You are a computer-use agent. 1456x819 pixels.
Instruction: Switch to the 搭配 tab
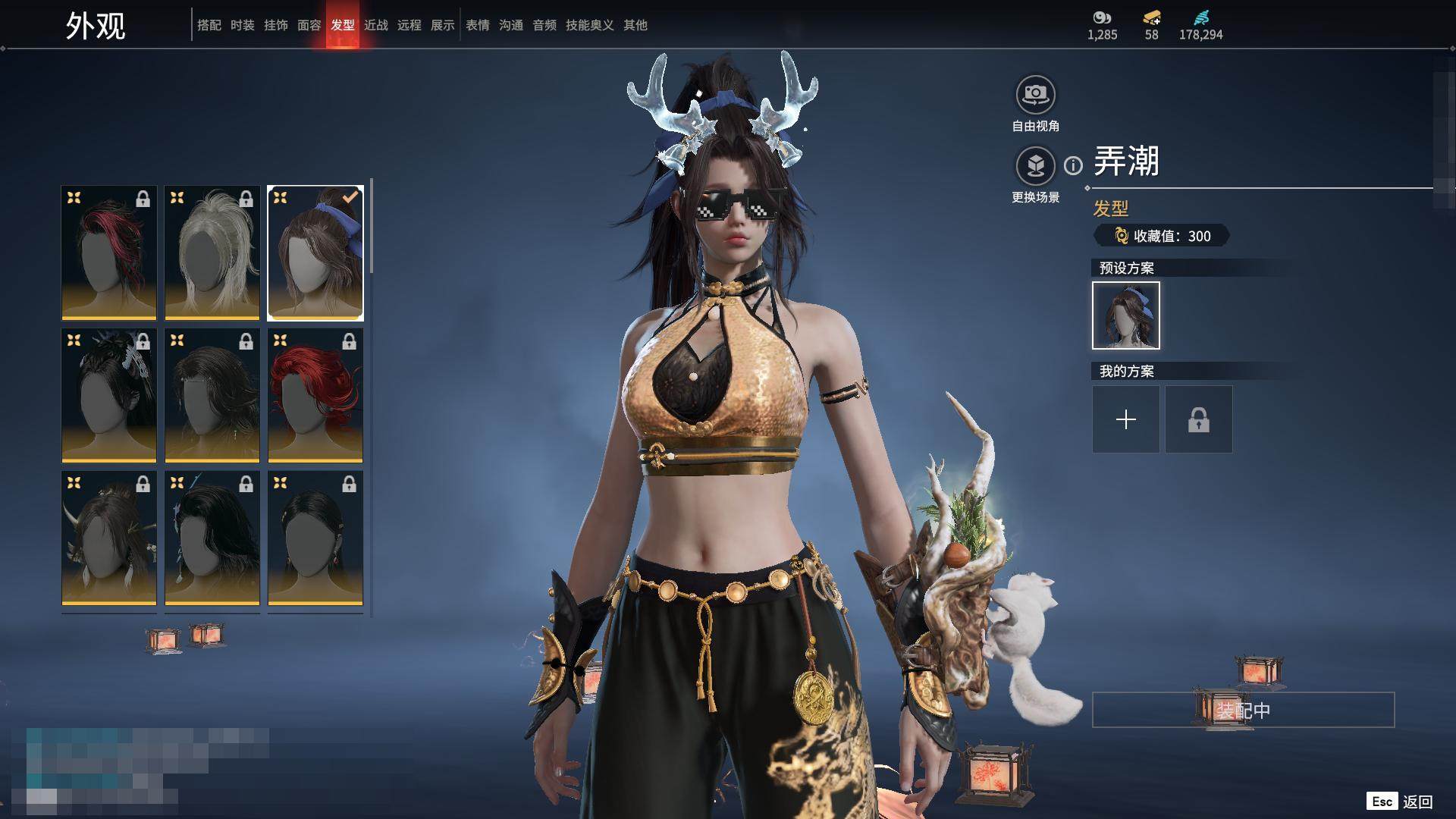(x=209, y=25)
